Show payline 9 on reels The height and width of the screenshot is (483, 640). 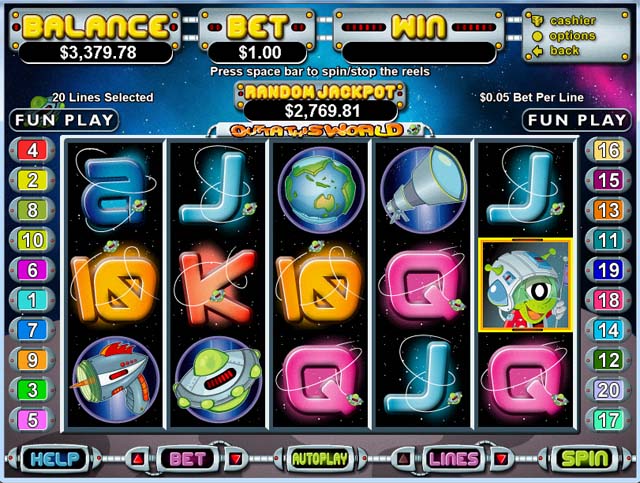click(32, 360)
